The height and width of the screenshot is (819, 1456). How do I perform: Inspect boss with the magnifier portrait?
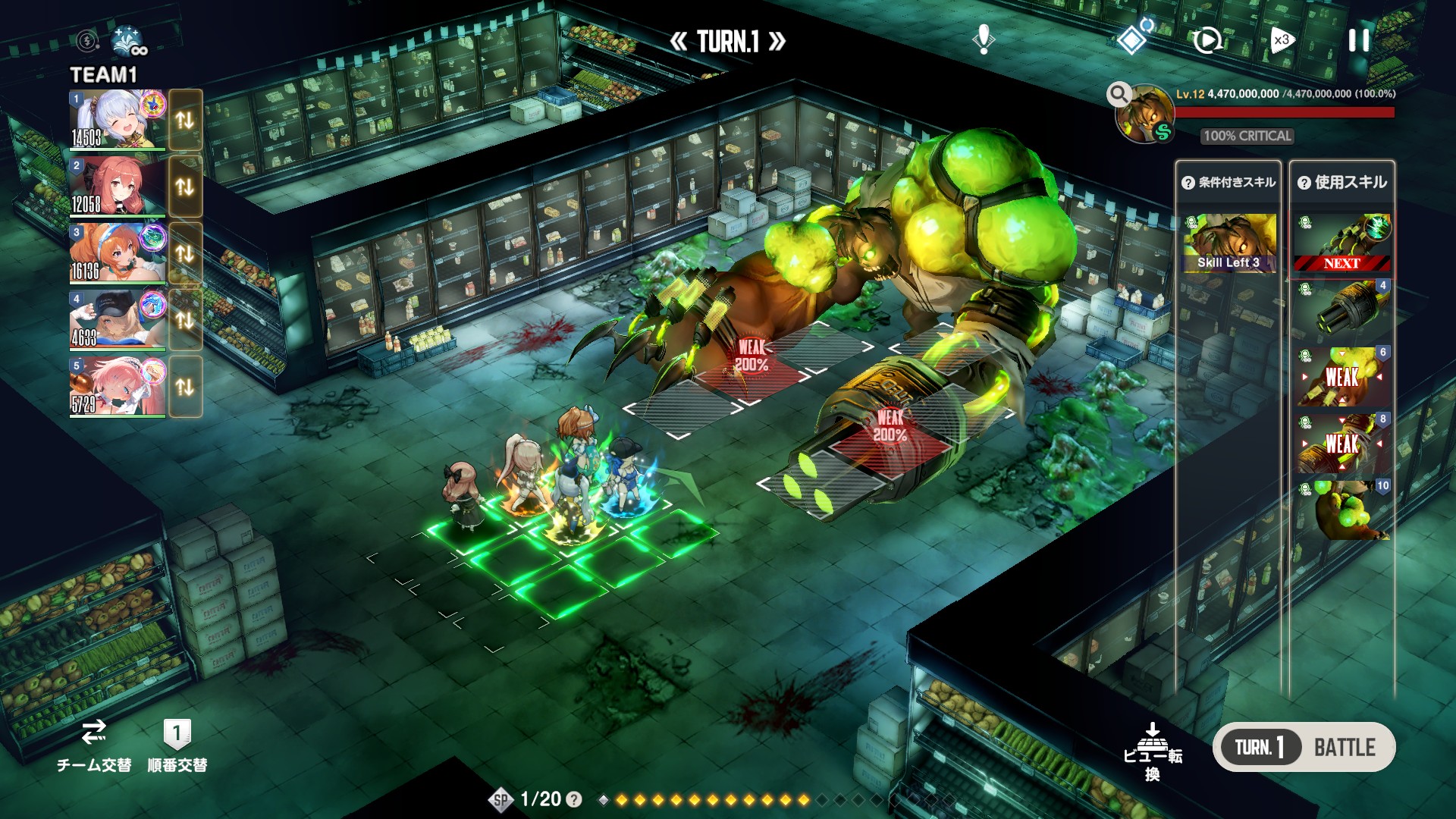(1144, 115)
